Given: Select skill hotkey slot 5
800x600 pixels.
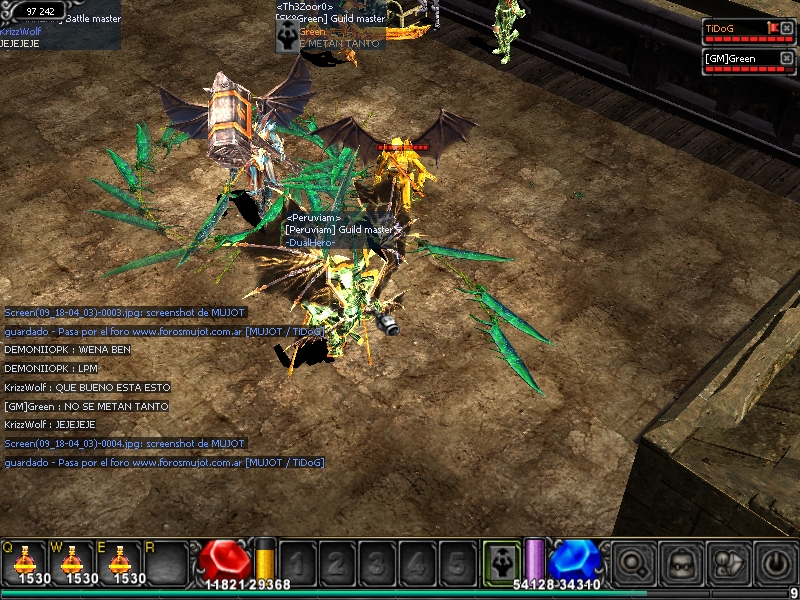Looking at the screenshot, I should [456, 562].
